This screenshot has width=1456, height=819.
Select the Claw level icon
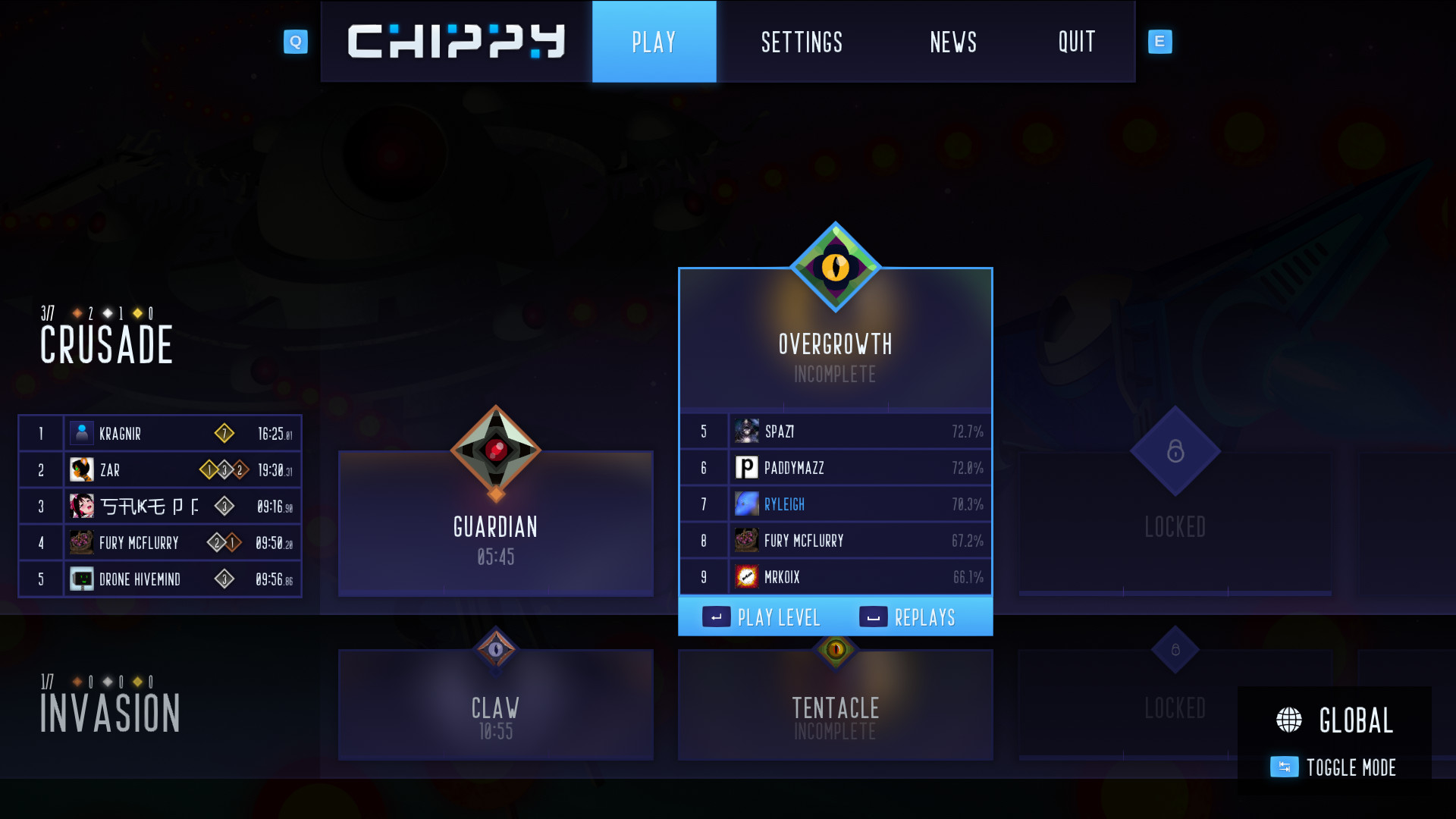pos(496,650)
